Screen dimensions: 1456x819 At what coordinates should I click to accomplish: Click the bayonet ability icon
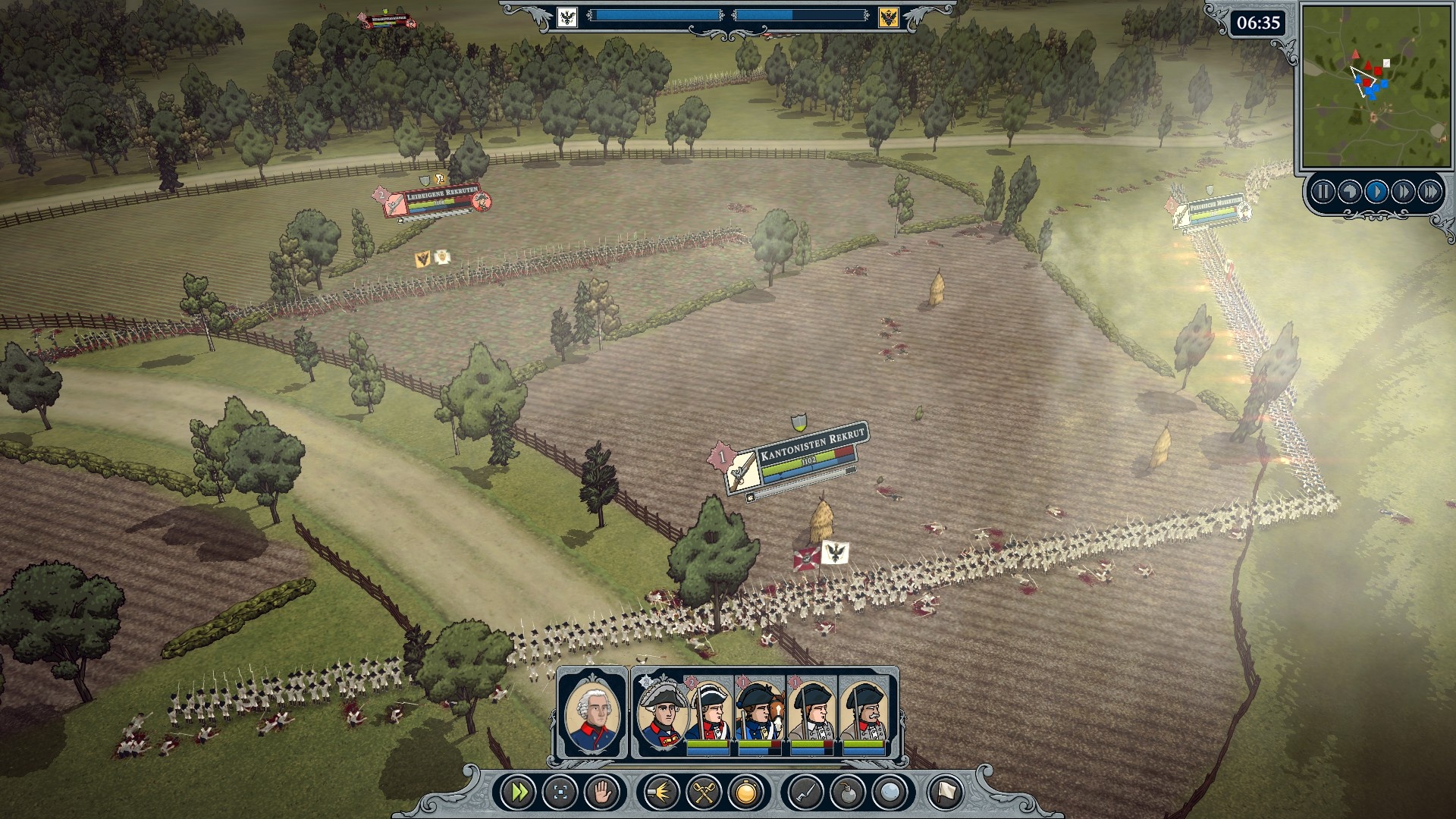coord(805,793)
